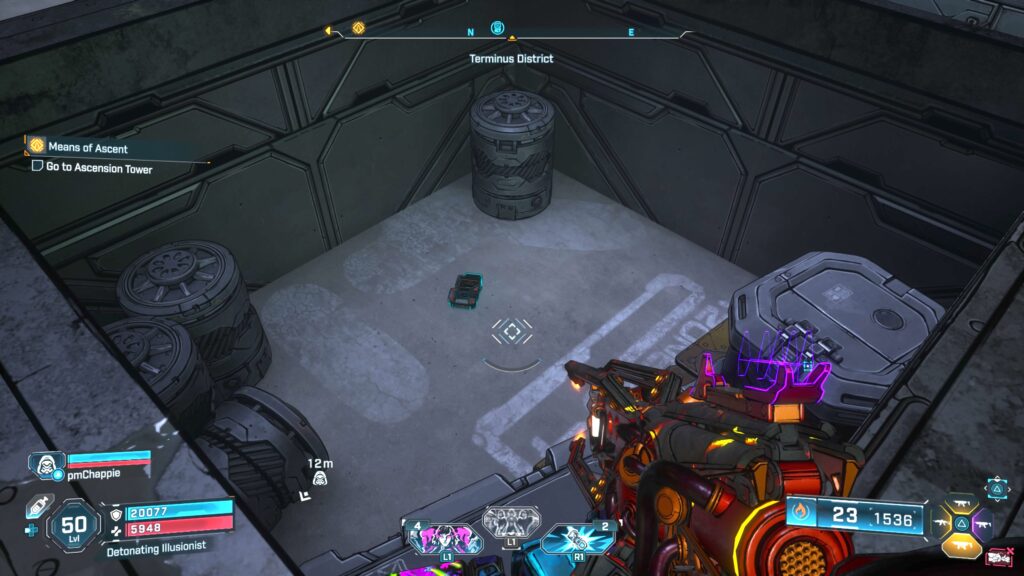Open pmChappie's hooded player portrait

pyautogui.click(x=46, y=465)
